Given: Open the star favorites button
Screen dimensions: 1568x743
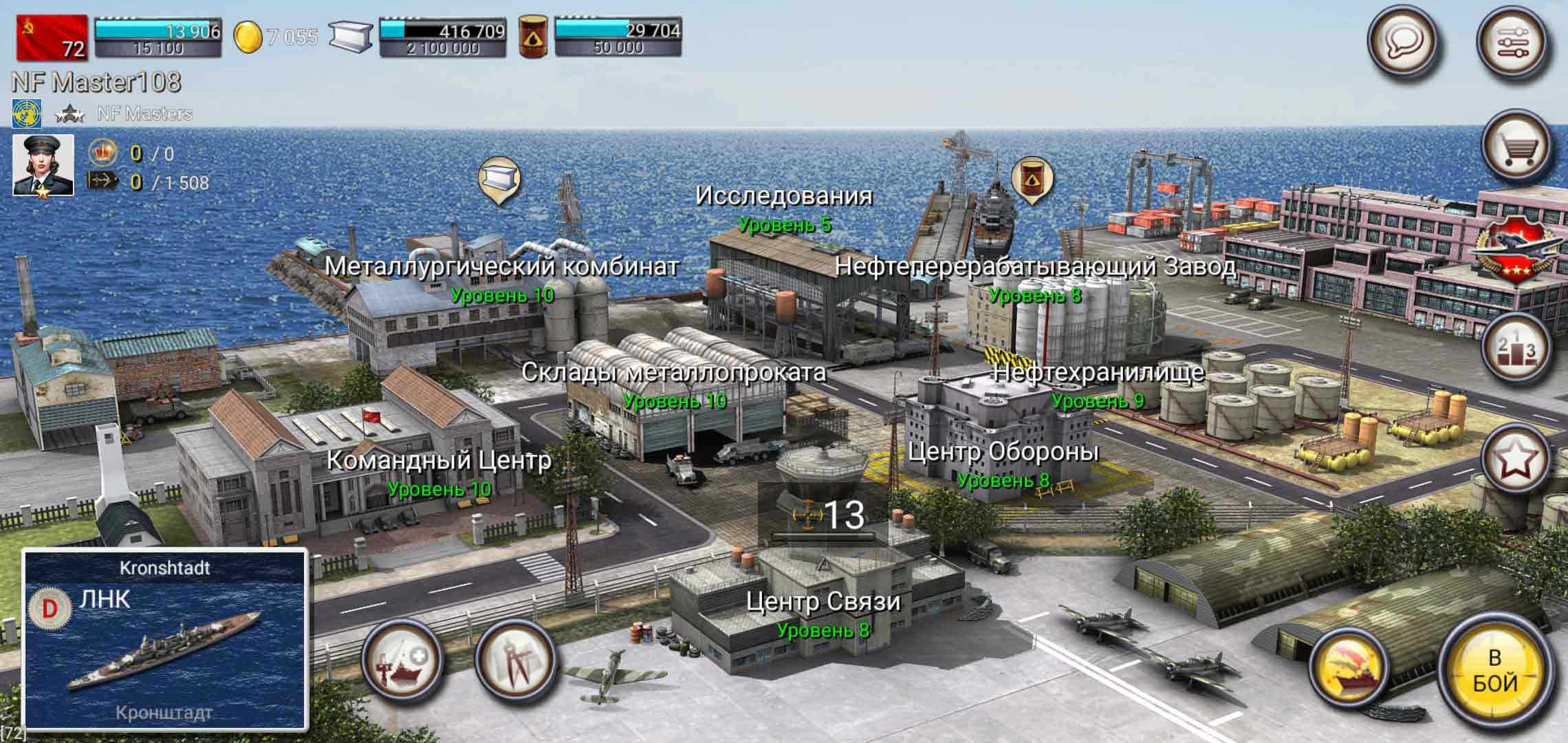Looking at the screenshot, I should [1516, 459].
